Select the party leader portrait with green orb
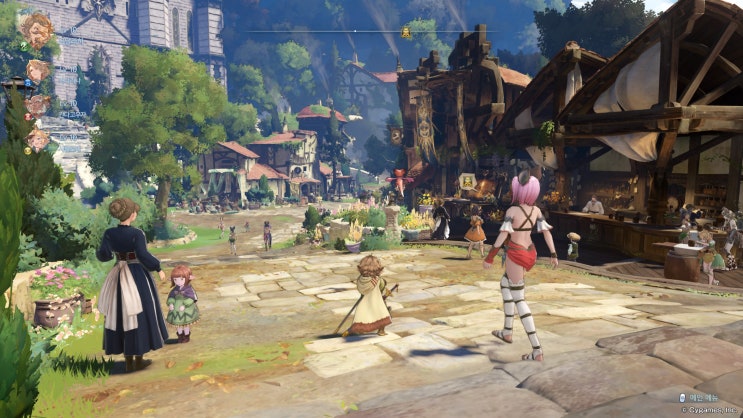 [38, 30]
